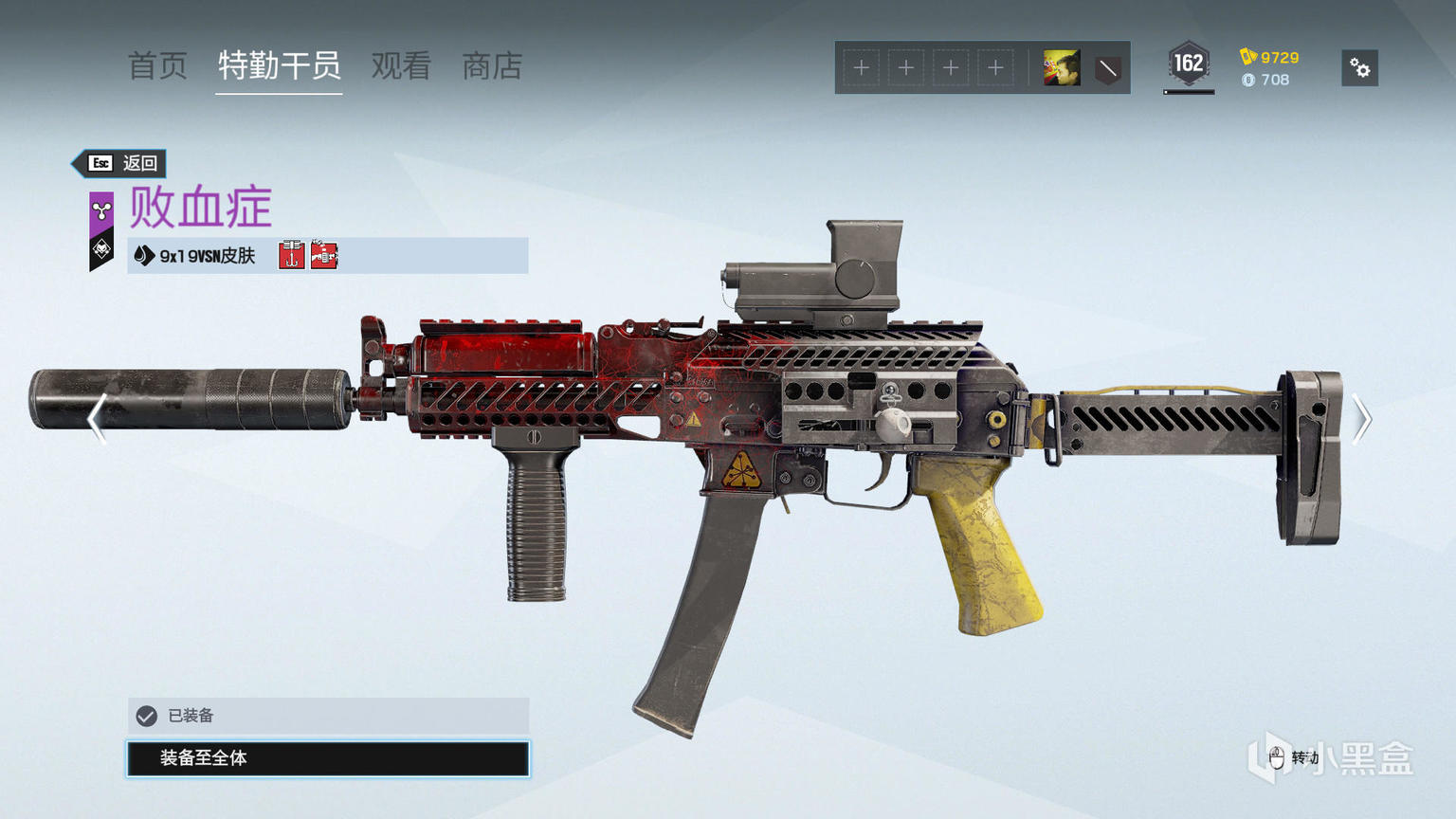Show the next weapon skin arrow
The width and height of the screenshot is (1456, 819).
click(x=1361, y=418)
